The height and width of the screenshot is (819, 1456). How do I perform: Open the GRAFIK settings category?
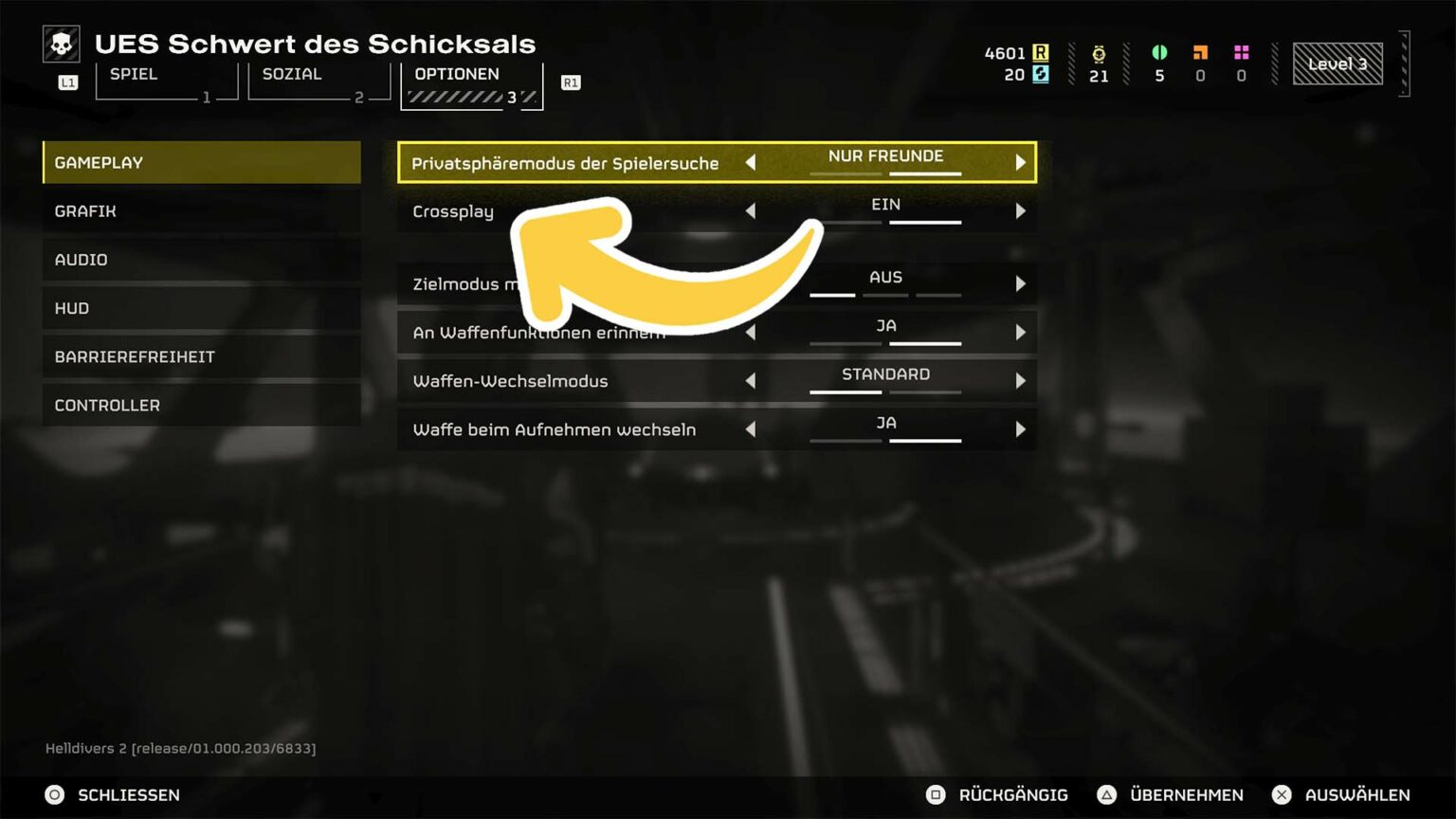click(x=202, y=211)
